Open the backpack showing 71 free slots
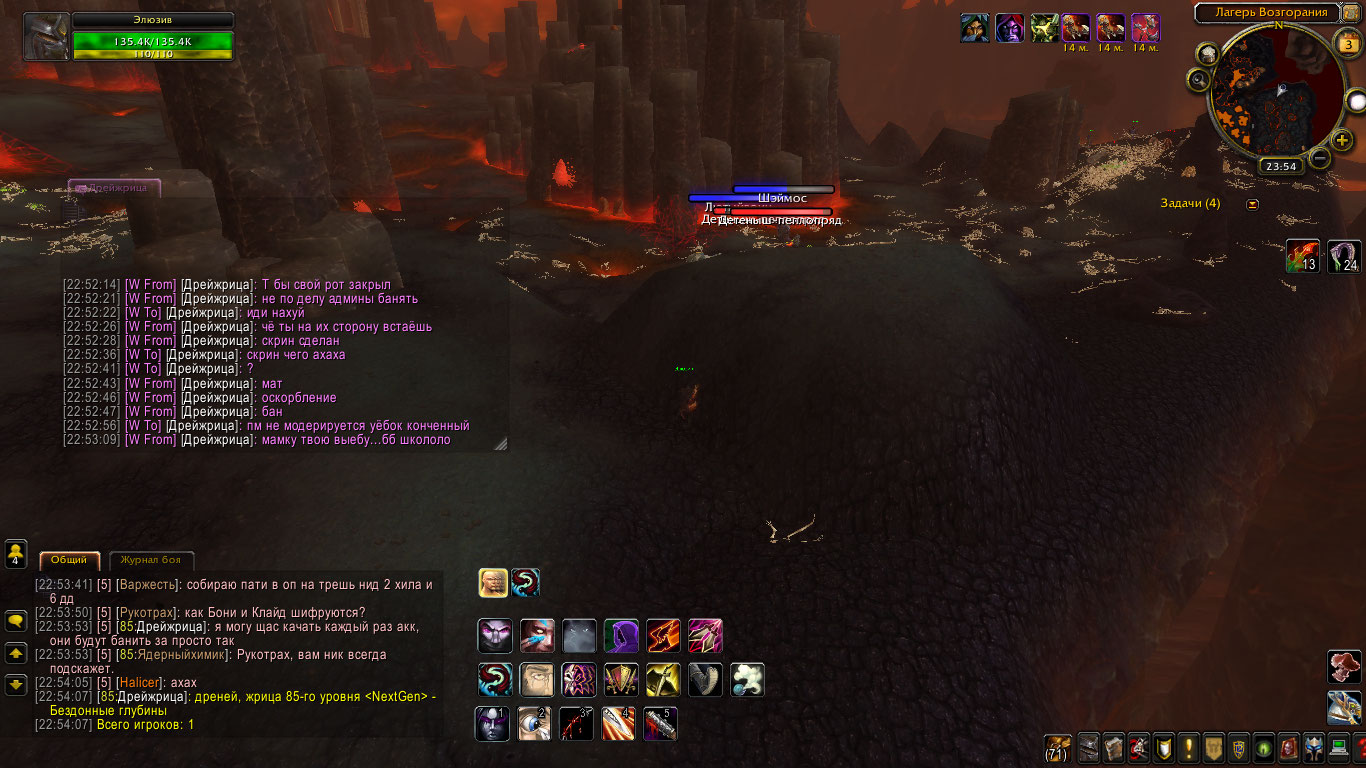 pos(1057,748)
